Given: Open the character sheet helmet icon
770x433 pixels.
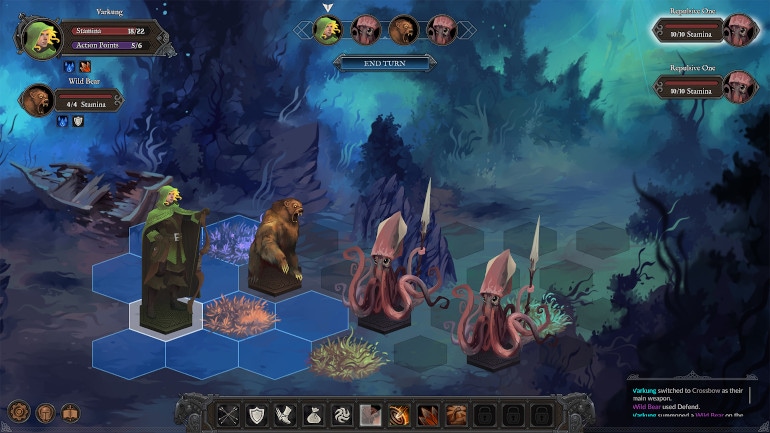Looking at the screenshot, I should pos(45,412).
